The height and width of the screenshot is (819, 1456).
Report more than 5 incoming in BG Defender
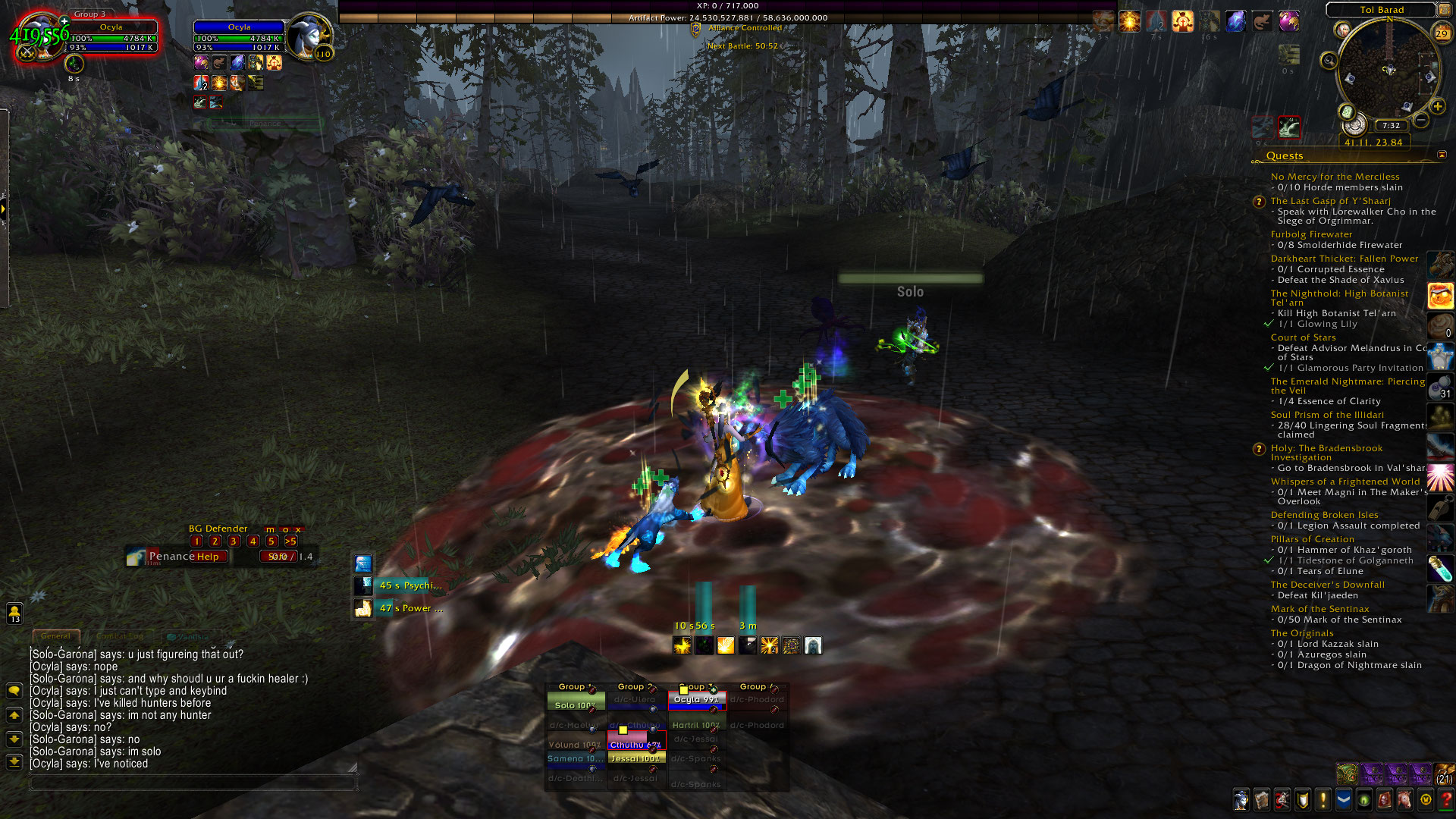coord(290,541)
